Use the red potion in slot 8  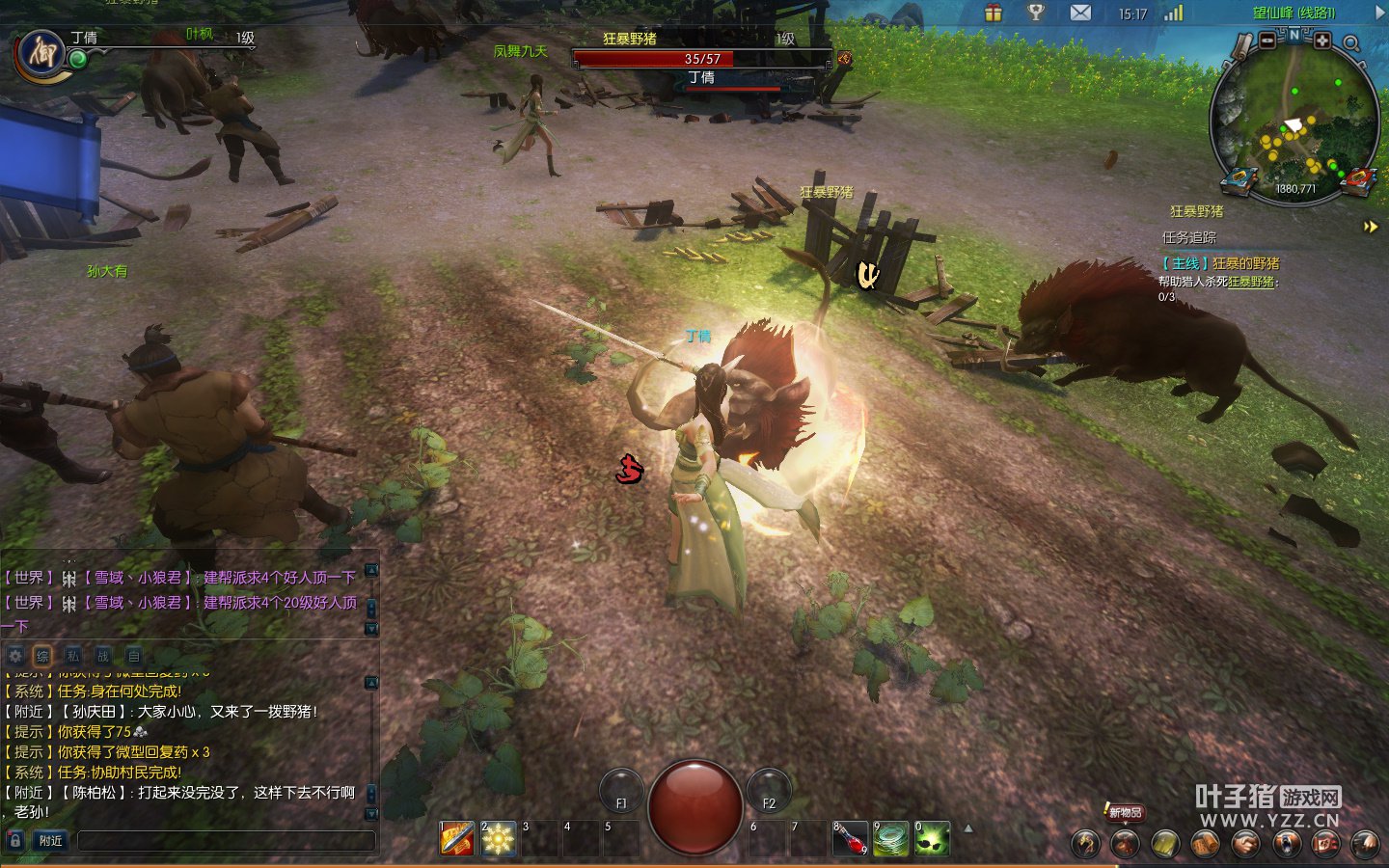coord(850,839)
